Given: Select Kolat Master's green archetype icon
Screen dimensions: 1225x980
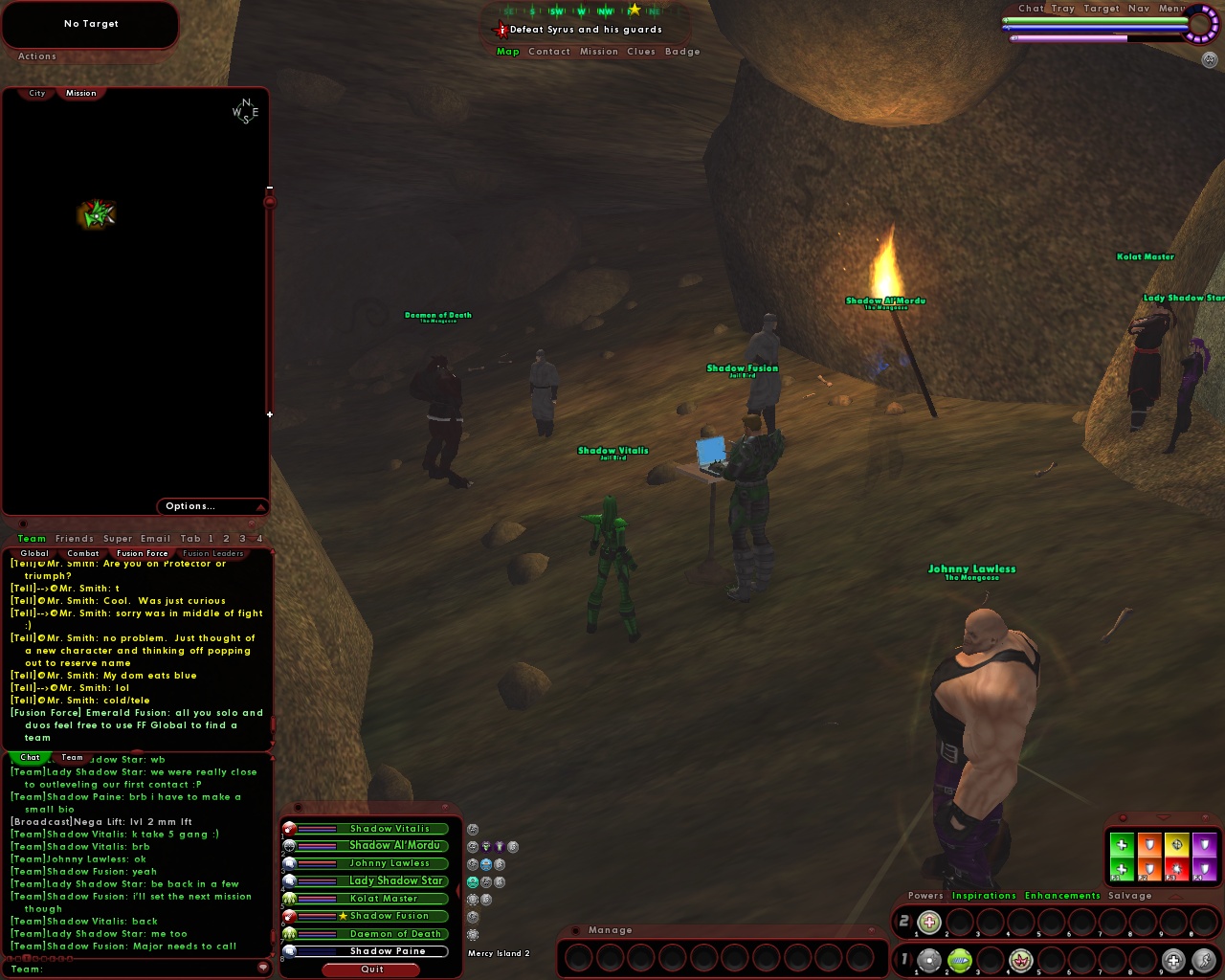Looking at the screenshot, I should point(290,899).
